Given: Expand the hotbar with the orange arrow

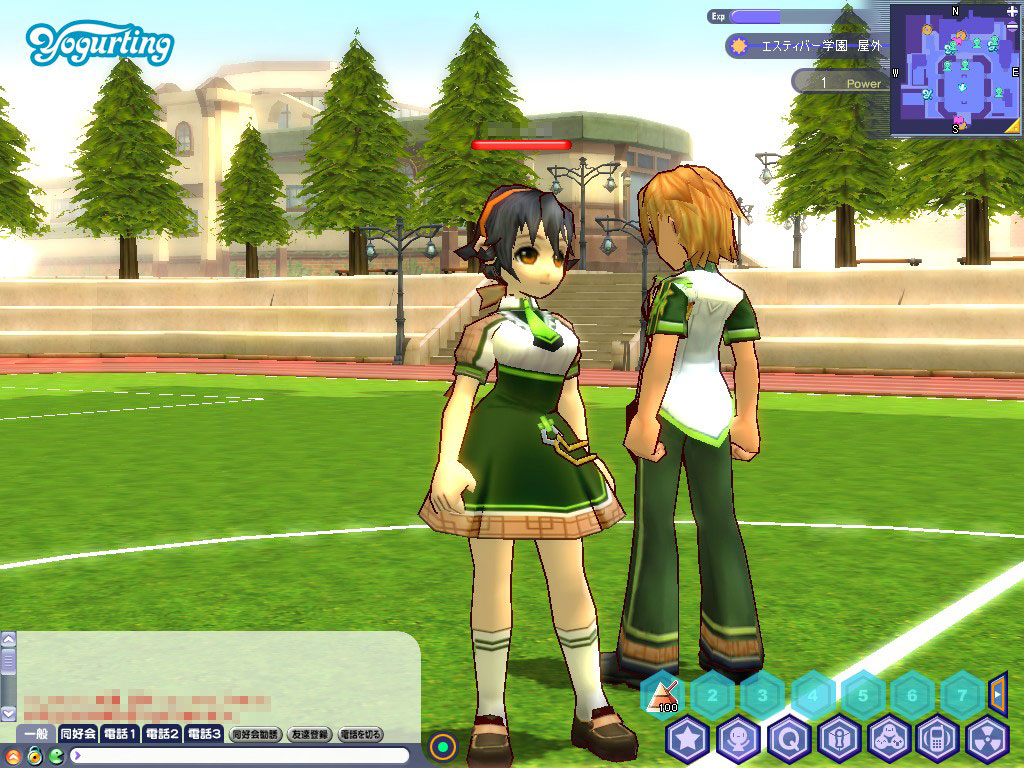Looking at the screenshot, I should (x=997, y=690).
